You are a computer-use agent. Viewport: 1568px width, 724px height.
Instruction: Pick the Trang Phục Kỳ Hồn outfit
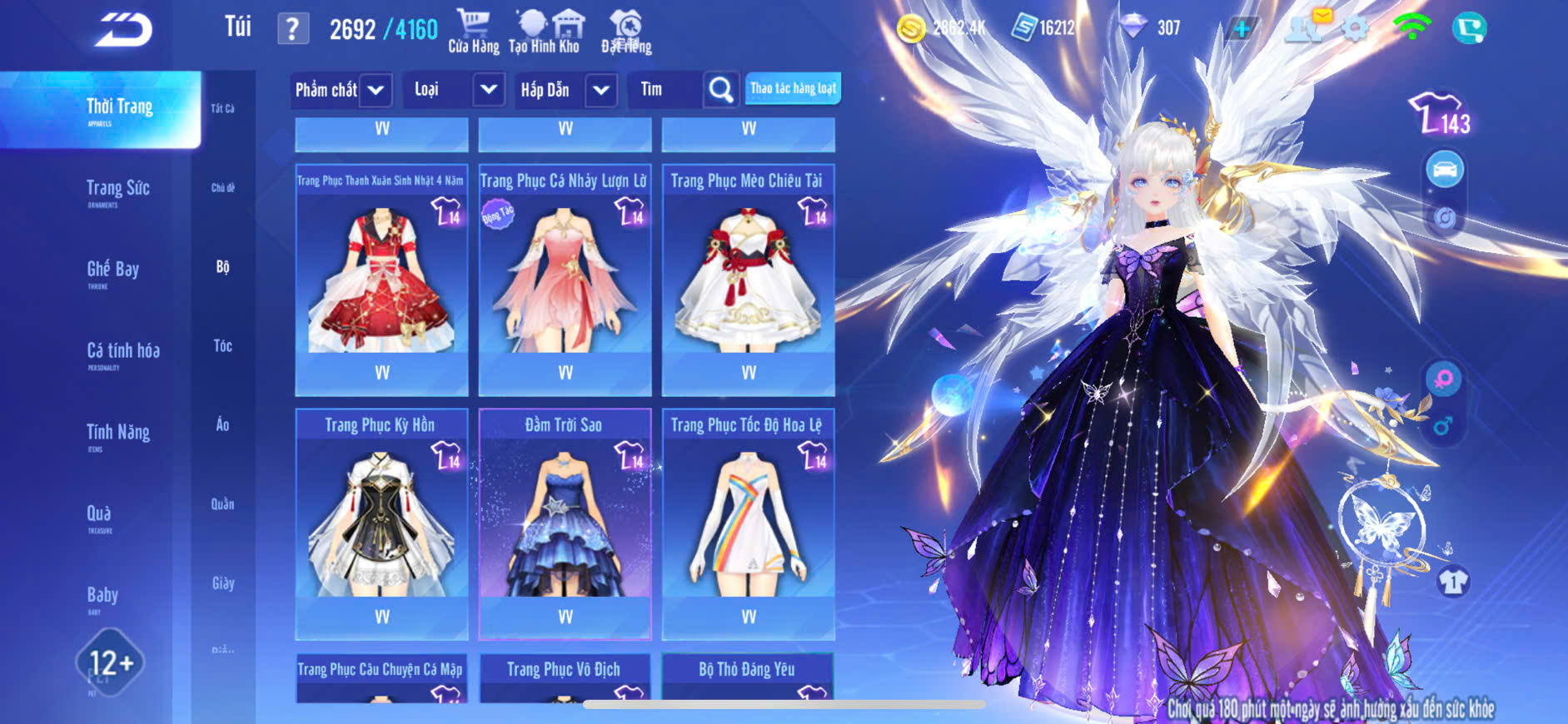click(x=381, y=523)
